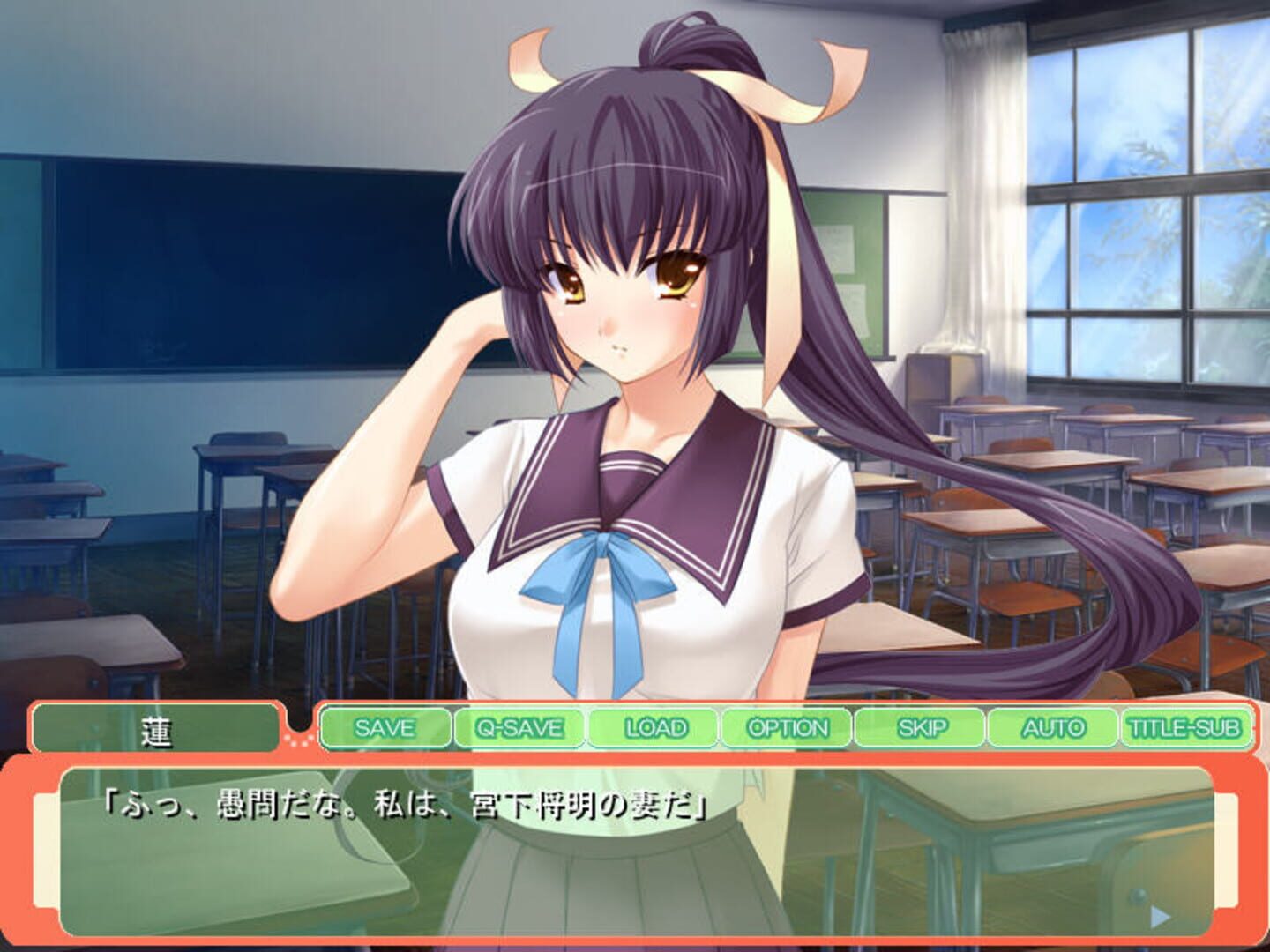Activate Q-SAVE for instant saving
This screenshot has width=1270, height=952.
[x=517, y=728]
